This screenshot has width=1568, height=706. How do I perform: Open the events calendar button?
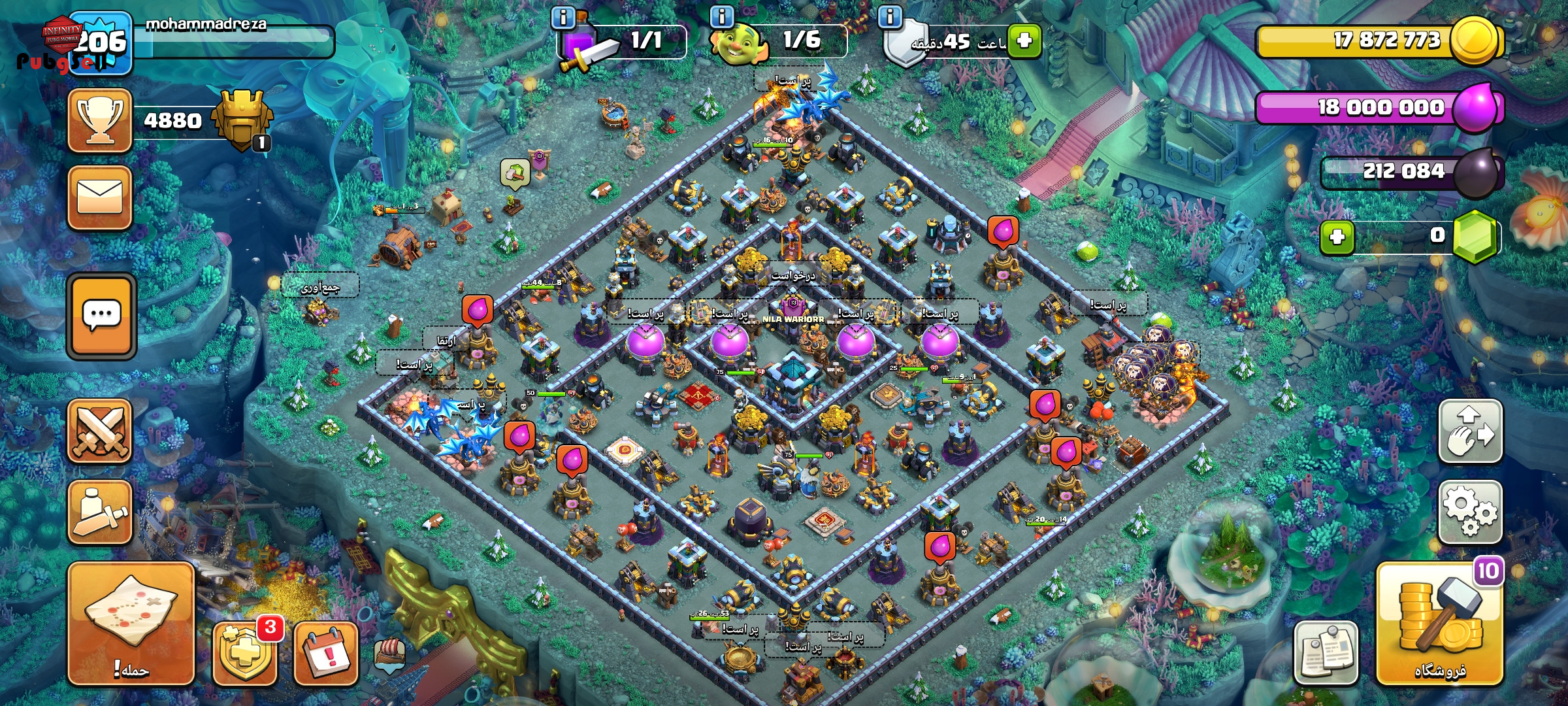coord(326,652)
